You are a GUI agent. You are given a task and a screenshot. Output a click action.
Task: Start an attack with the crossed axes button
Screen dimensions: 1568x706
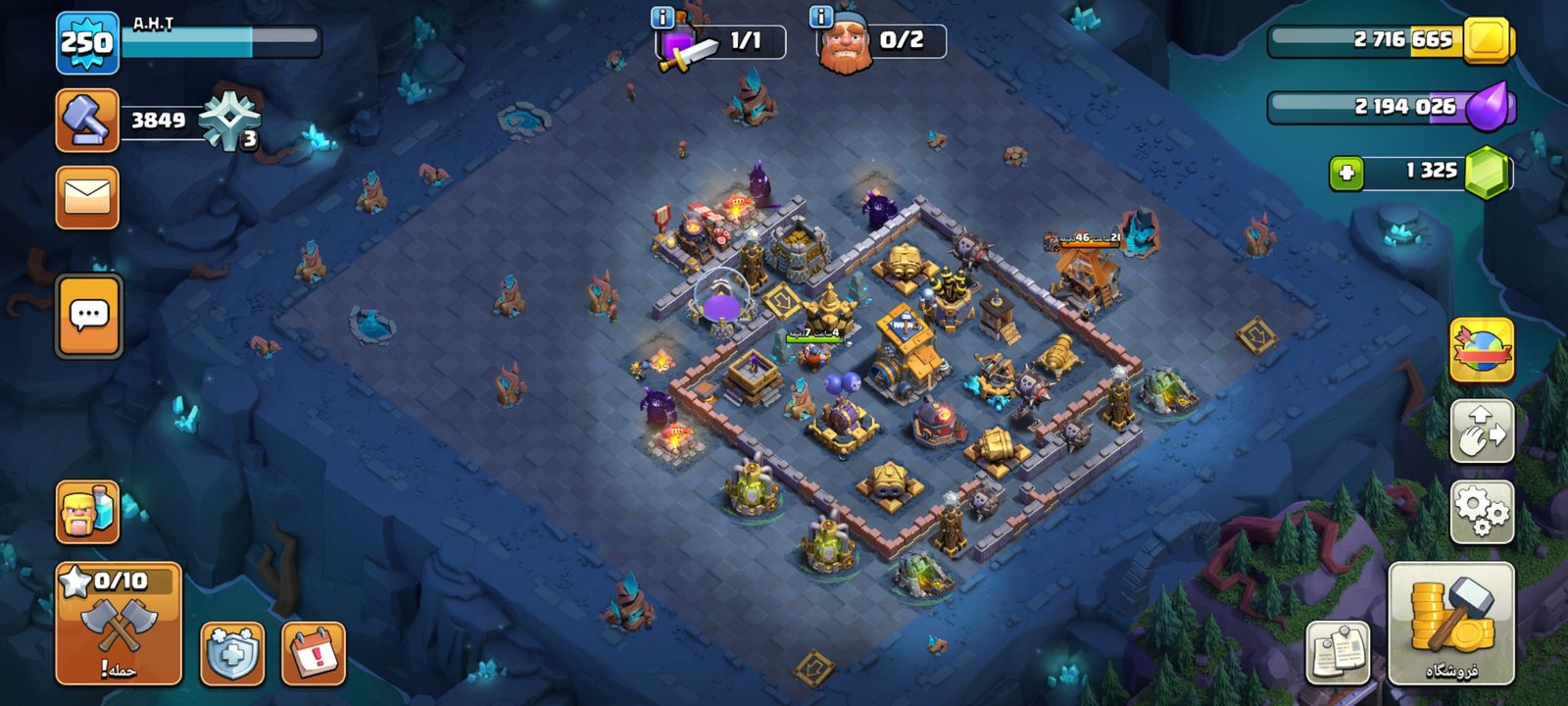point(119,624)
